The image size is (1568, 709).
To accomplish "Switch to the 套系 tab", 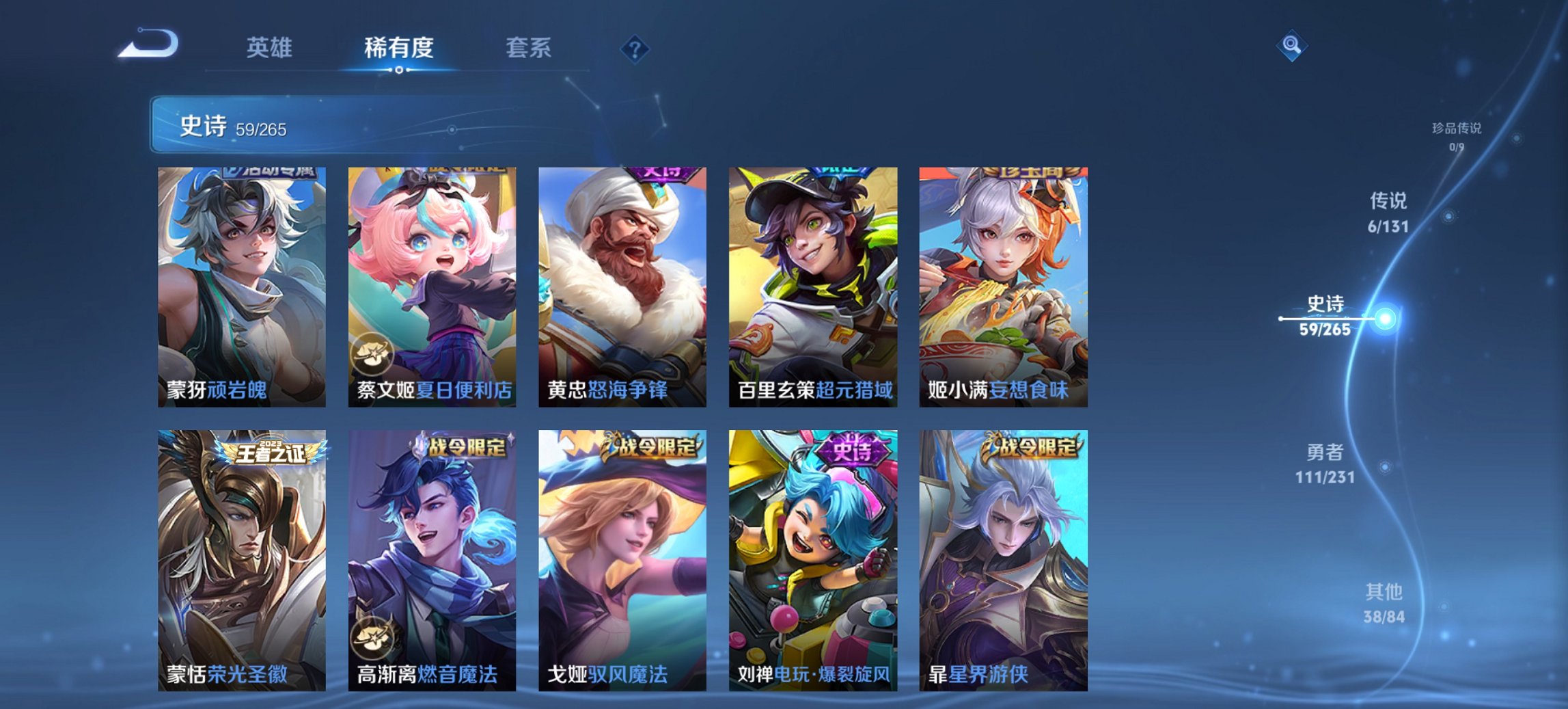I will click(529, 48).
